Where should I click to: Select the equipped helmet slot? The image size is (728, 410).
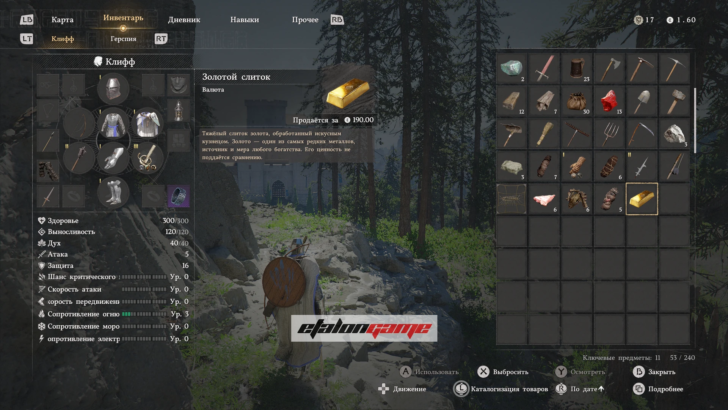(x=113, y=91)
